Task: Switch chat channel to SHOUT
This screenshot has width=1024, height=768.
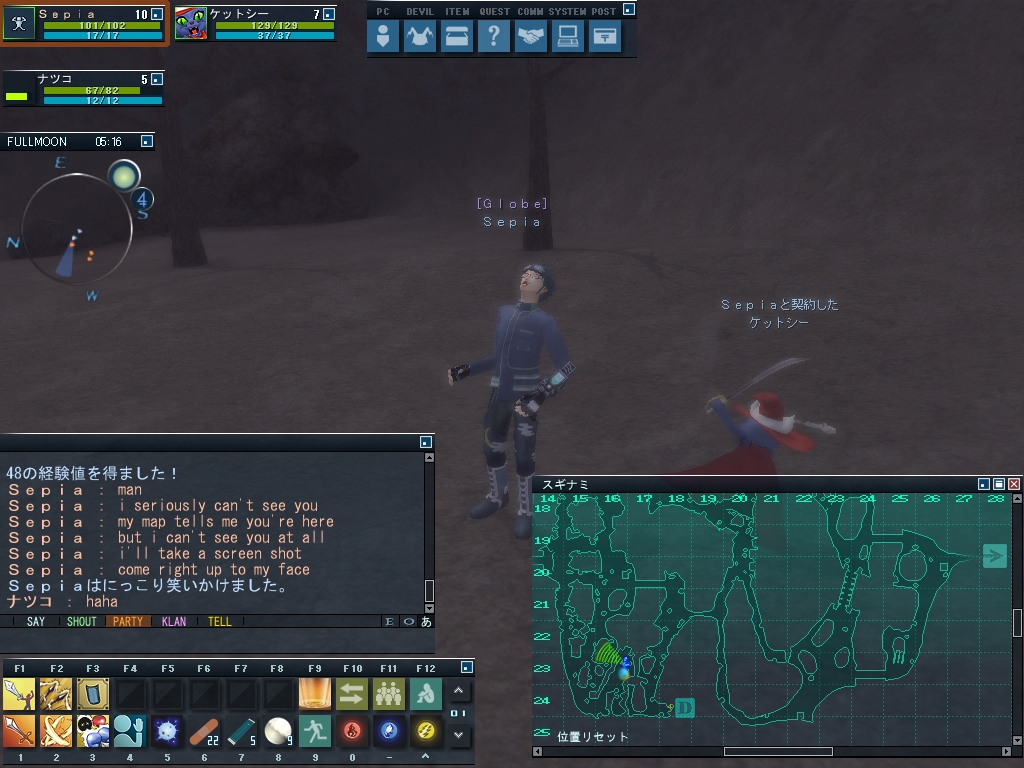Action: (x=81, y=621)
